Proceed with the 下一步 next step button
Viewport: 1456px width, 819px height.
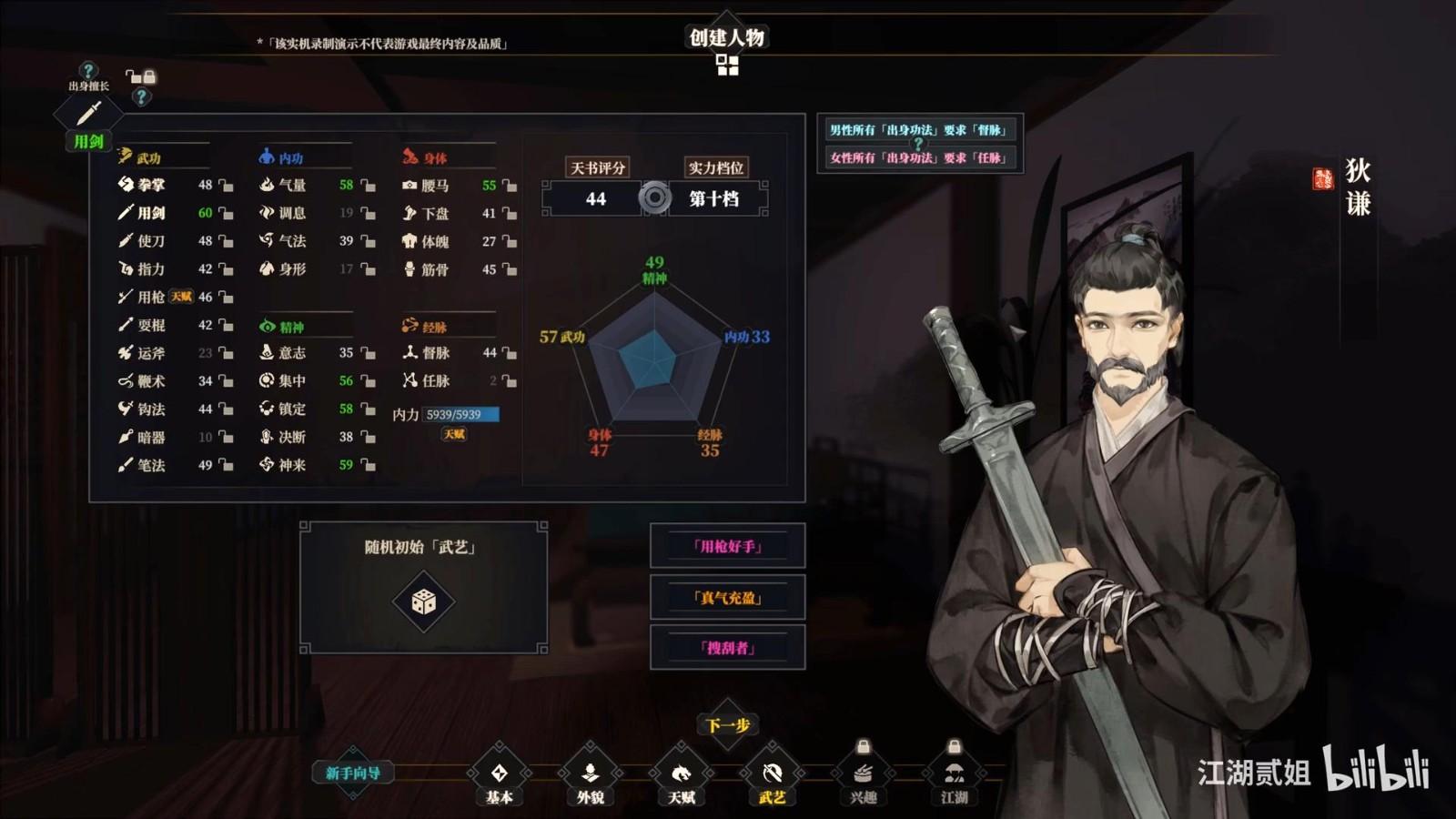coord(727,725)
